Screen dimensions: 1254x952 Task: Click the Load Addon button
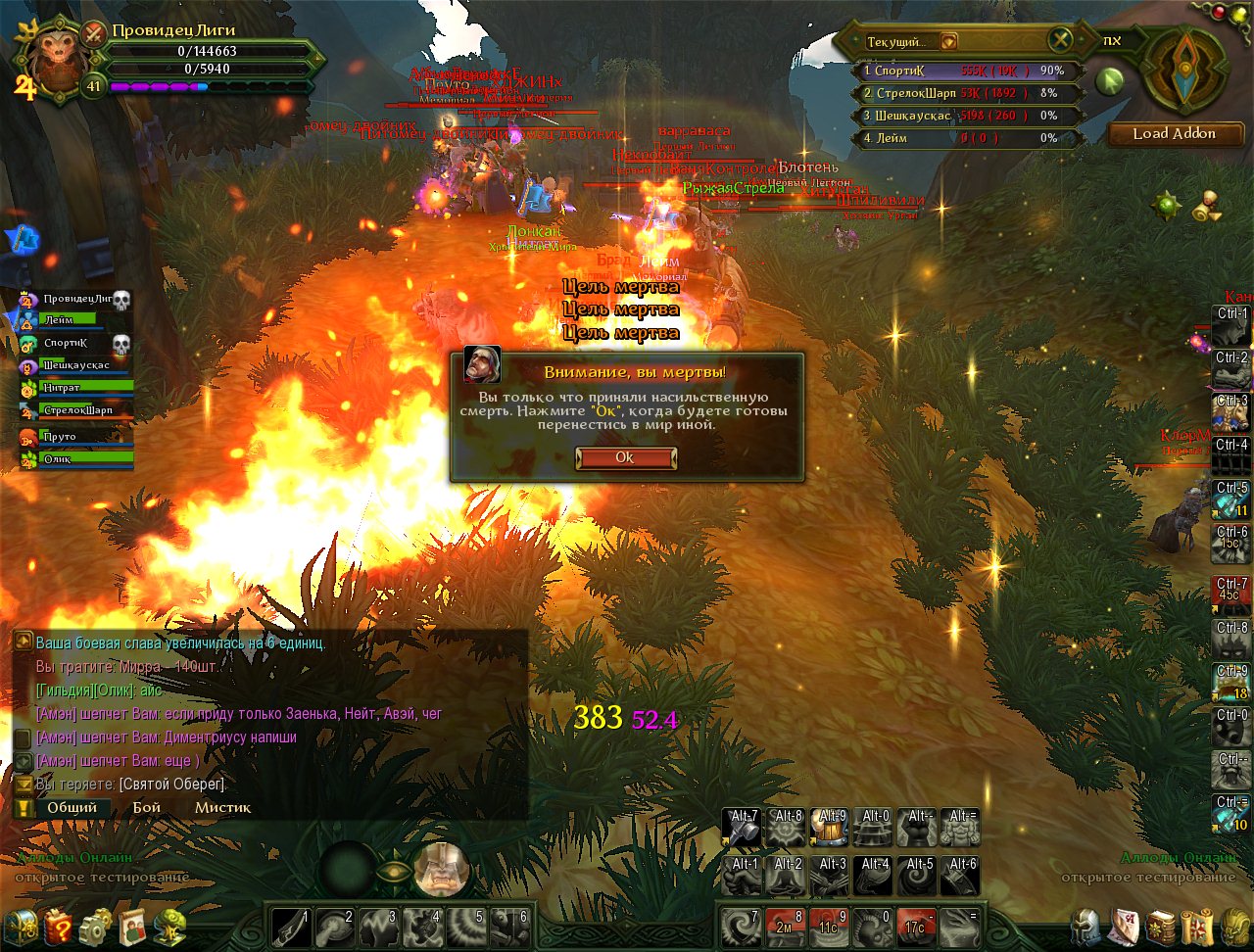pos(1174,133)
